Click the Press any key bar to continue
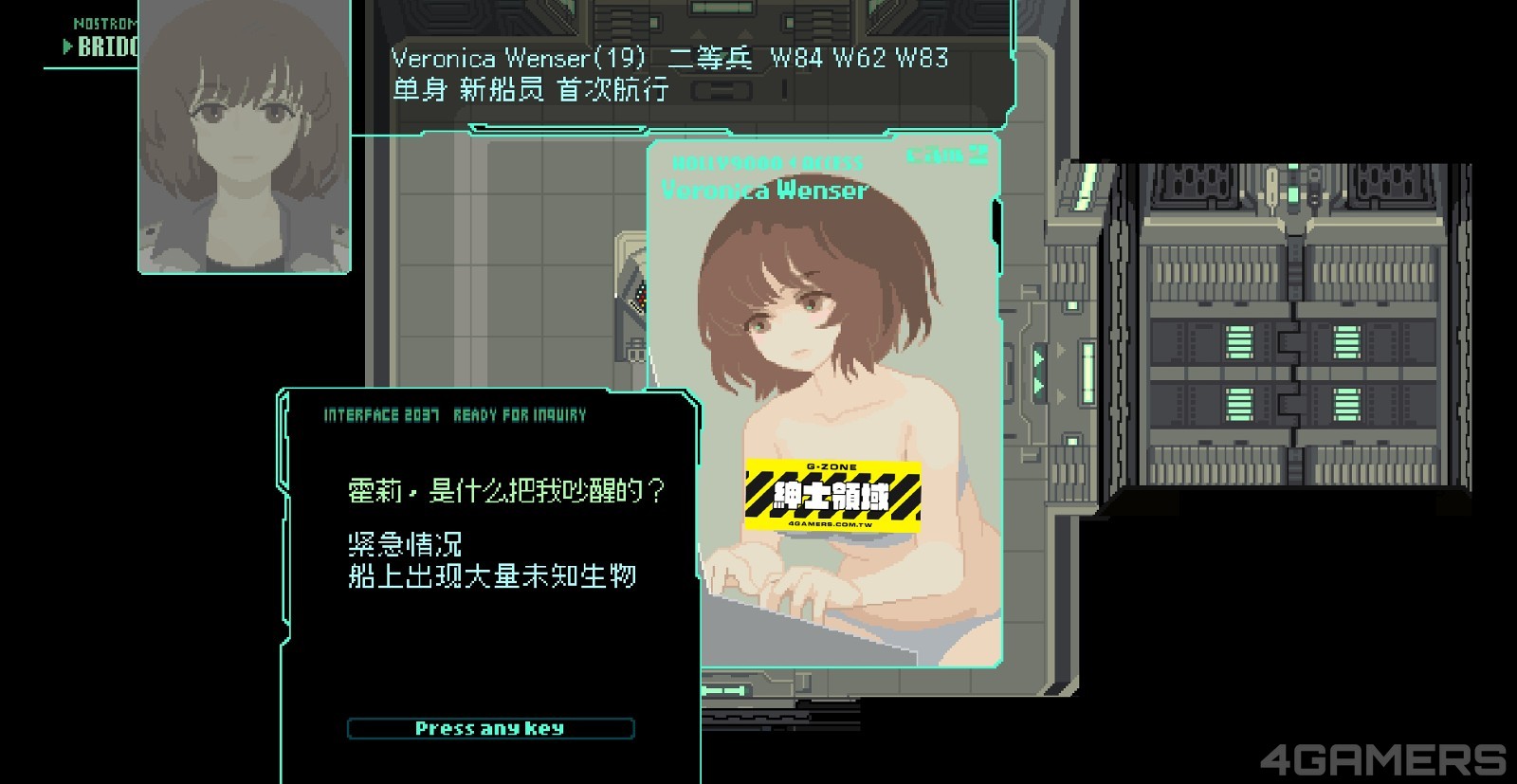Image resolution: width=1517 pixels, height=784 pixels. point(490,728)
